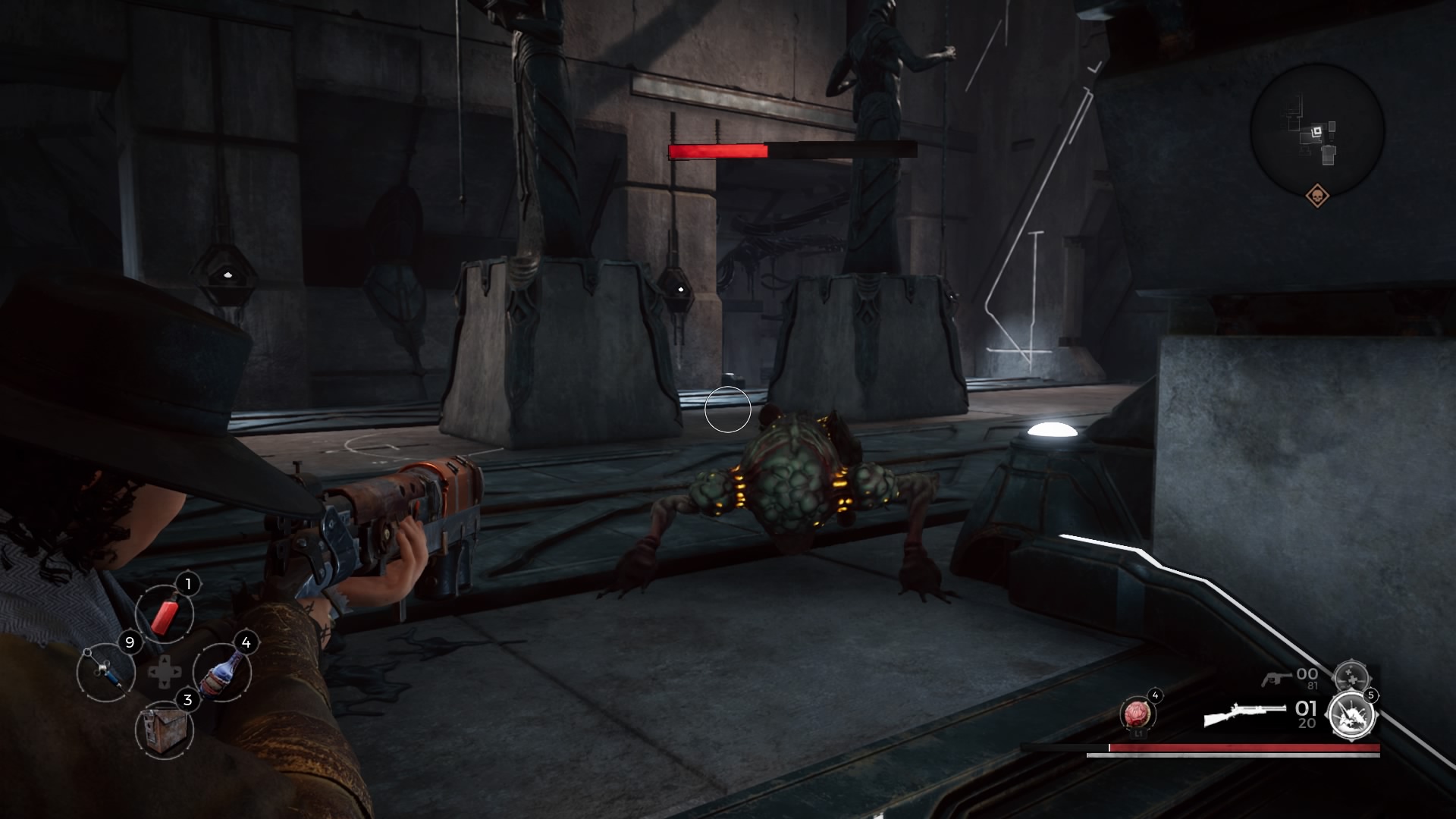Select the red pipe bomb quick slot
The height and width of the screenshot is (819, 1456).
tap(165, 613)
